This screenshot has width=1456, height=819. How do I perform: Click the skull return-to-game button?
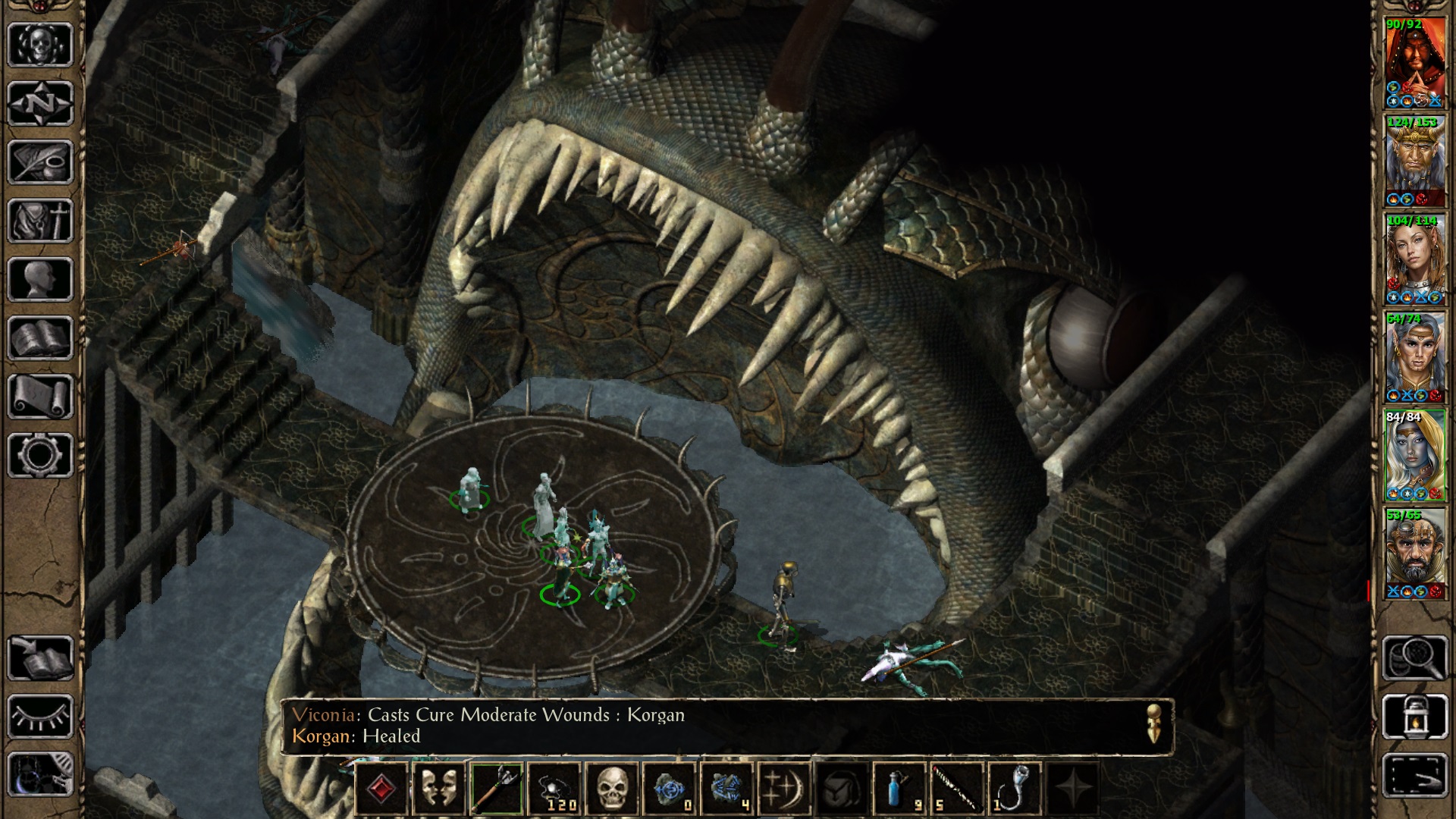pyautogui.click(x=40, y=44)
